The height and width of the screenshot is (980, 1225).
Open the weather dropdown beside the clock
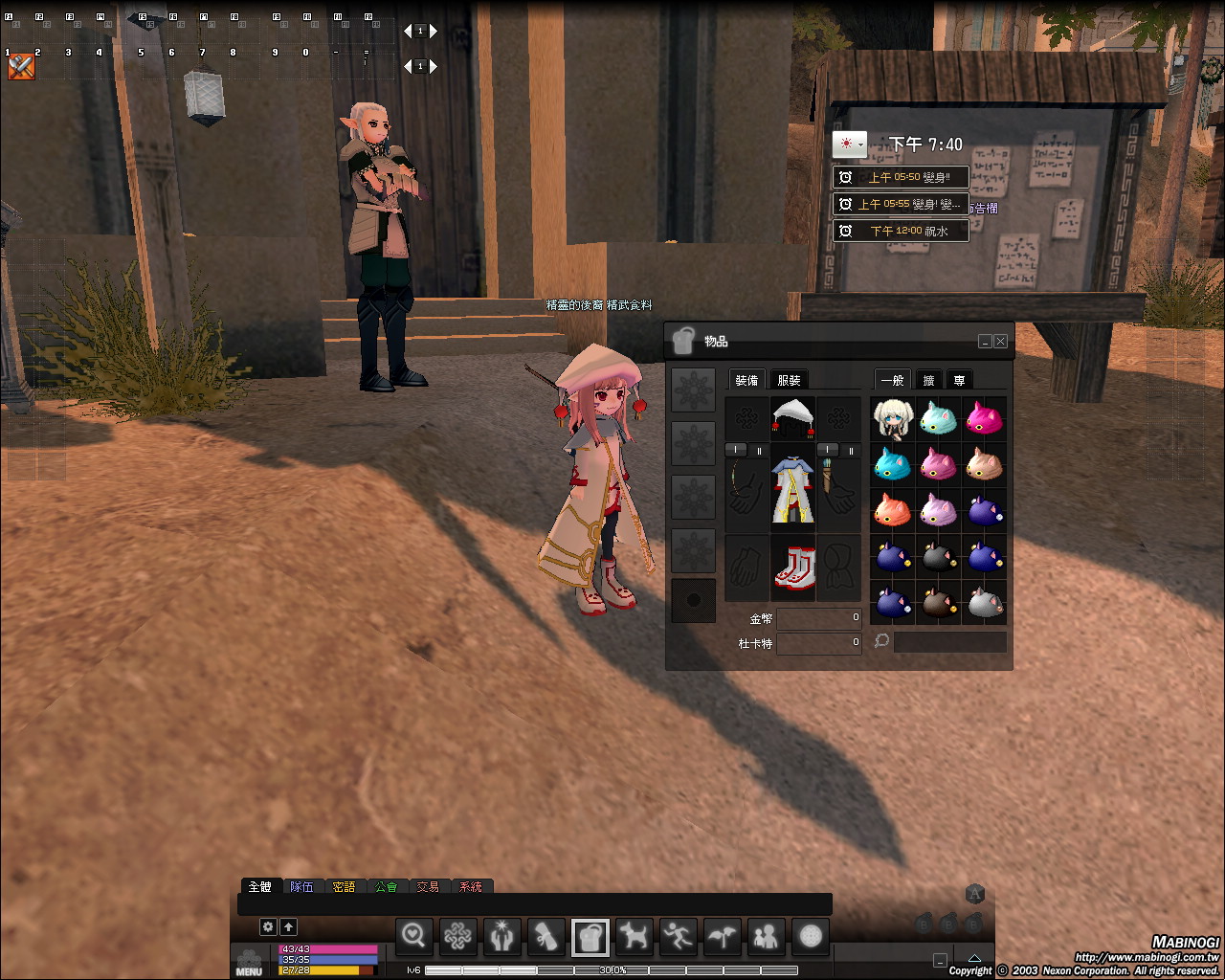[849, 145]
